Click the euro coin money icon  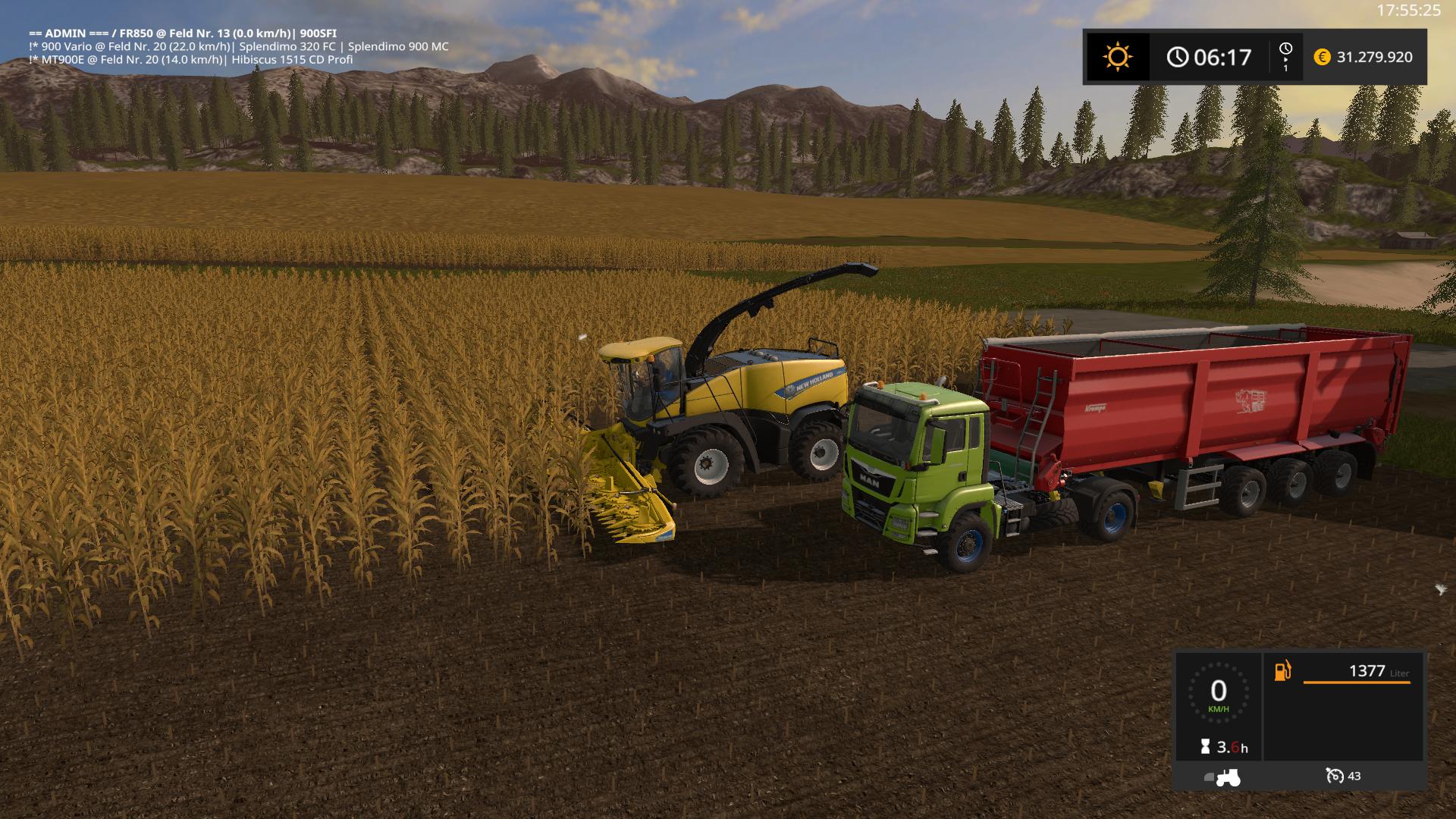pyautogui.click(x=1322, y=57)
